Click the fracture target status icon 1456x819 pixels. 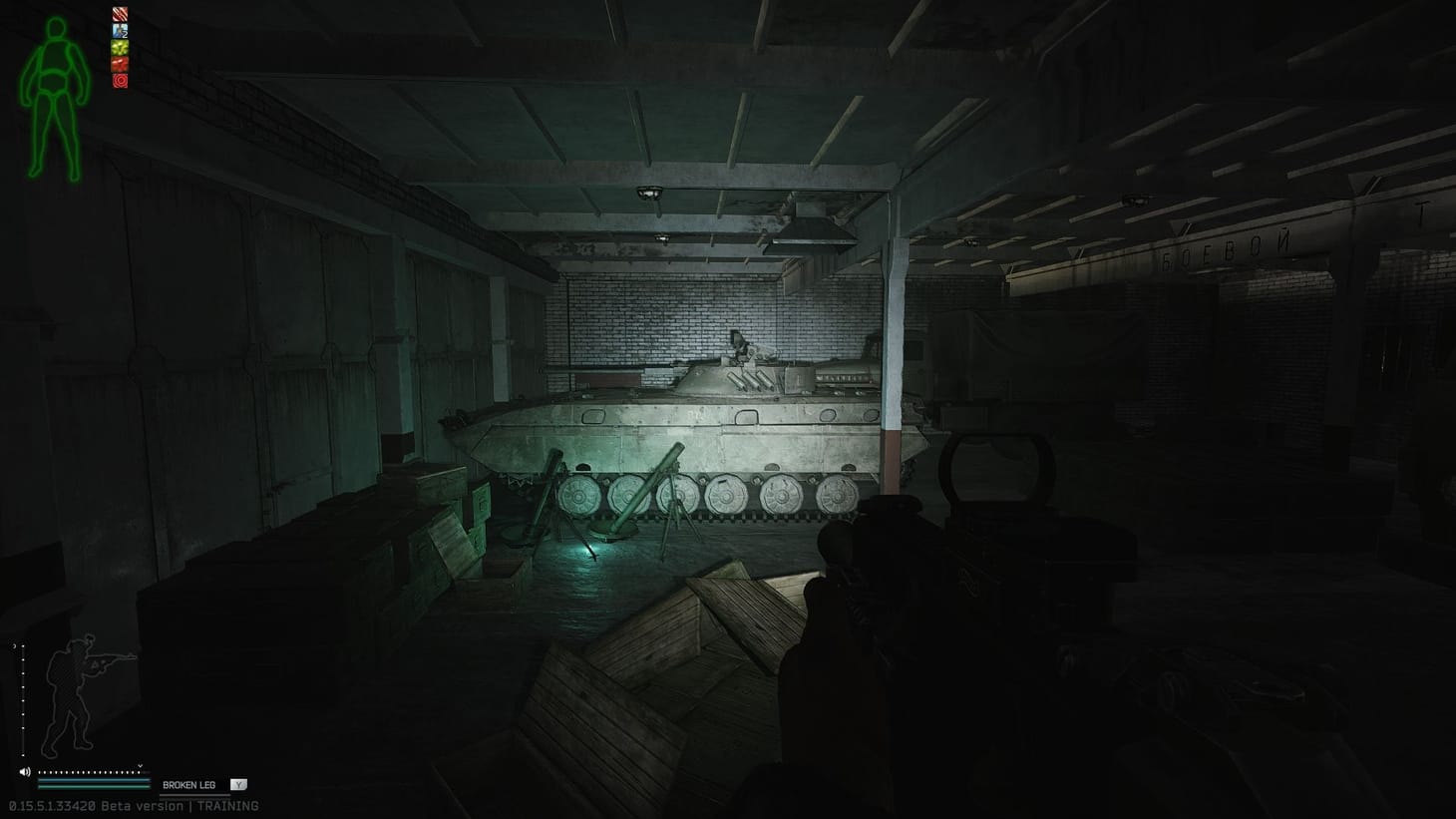(120, 80)
